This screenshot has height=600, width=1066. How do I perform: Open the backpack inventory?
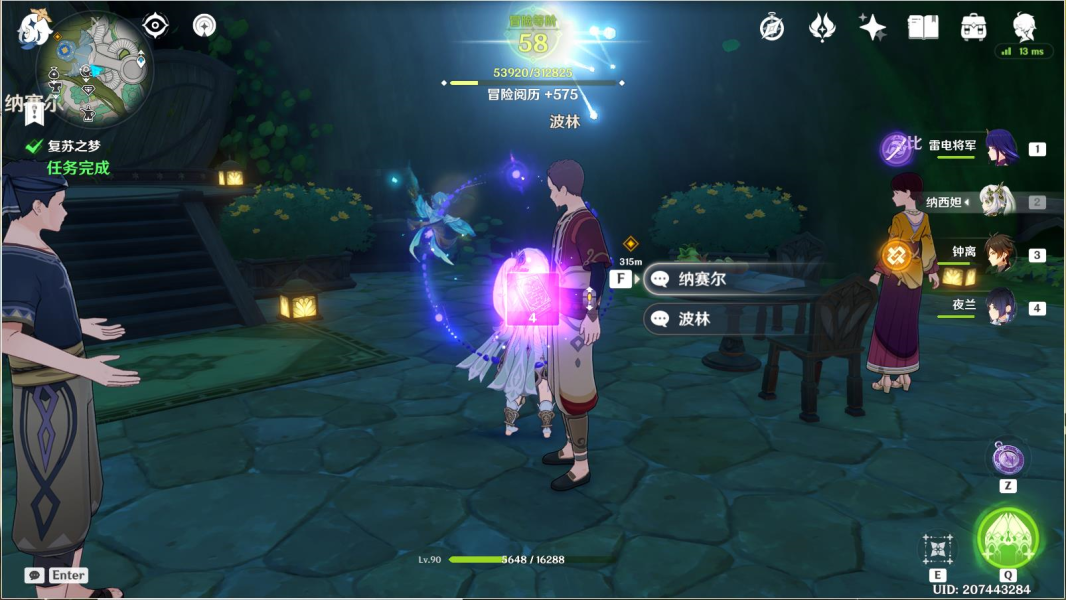click(x=972, y=28)
